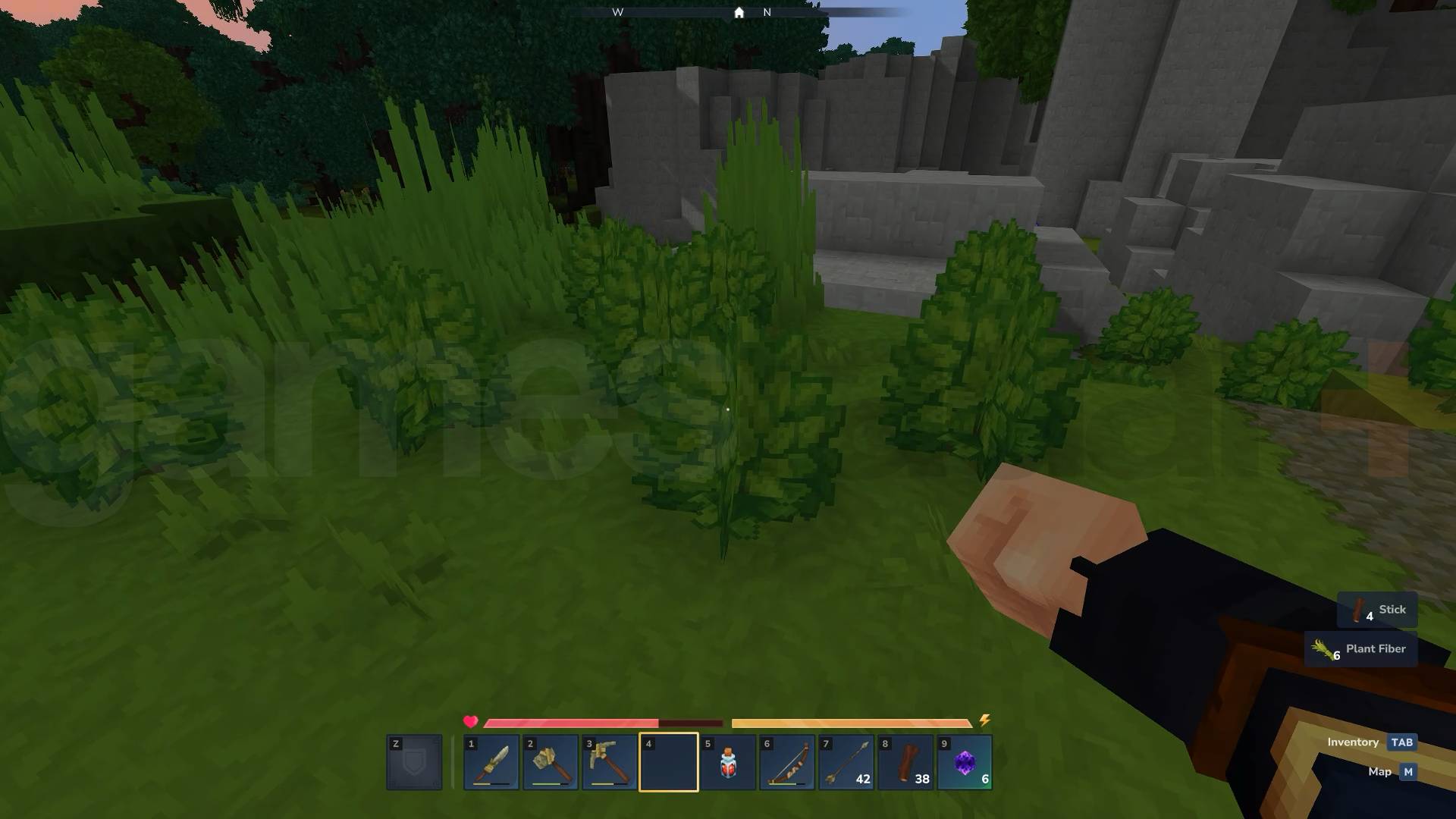Click the home marker on the compass bar
The height and width of the screenshot is (819, 1456).
click(738, 12)
